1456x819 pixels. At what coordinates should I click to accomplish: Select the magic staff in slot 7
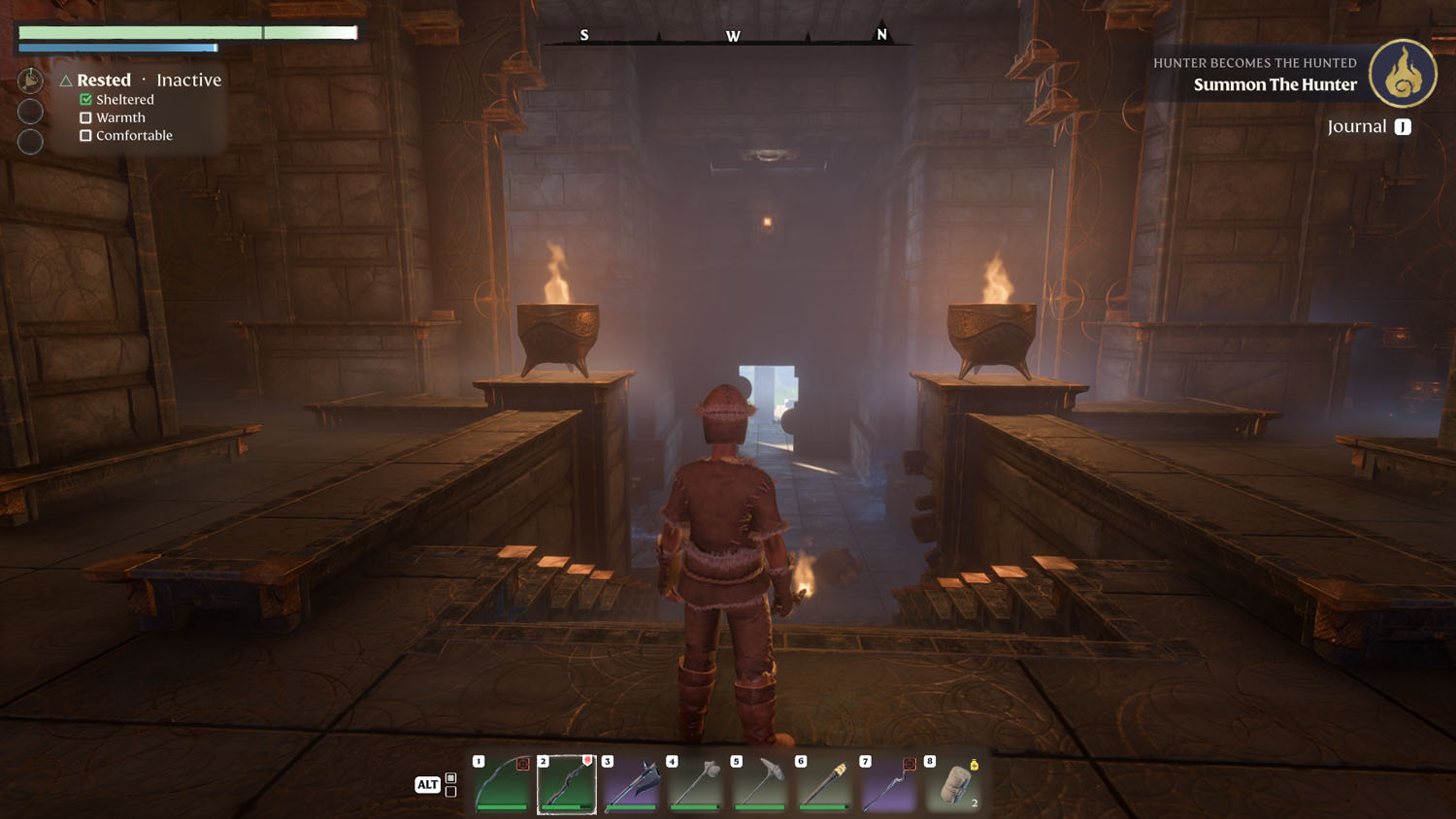coord(889,784)
